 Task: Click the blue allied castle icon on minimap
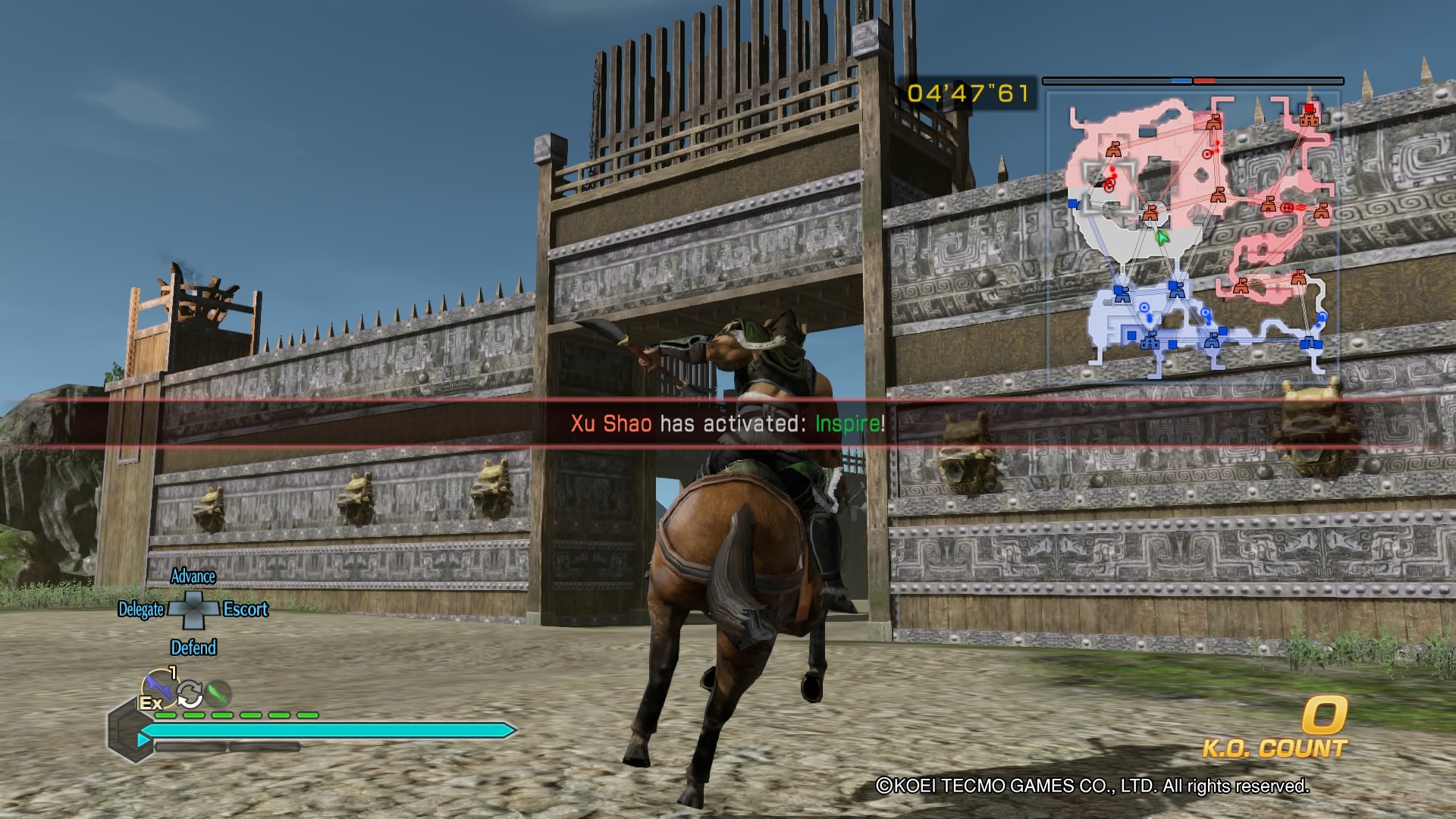coord(1151,343)
